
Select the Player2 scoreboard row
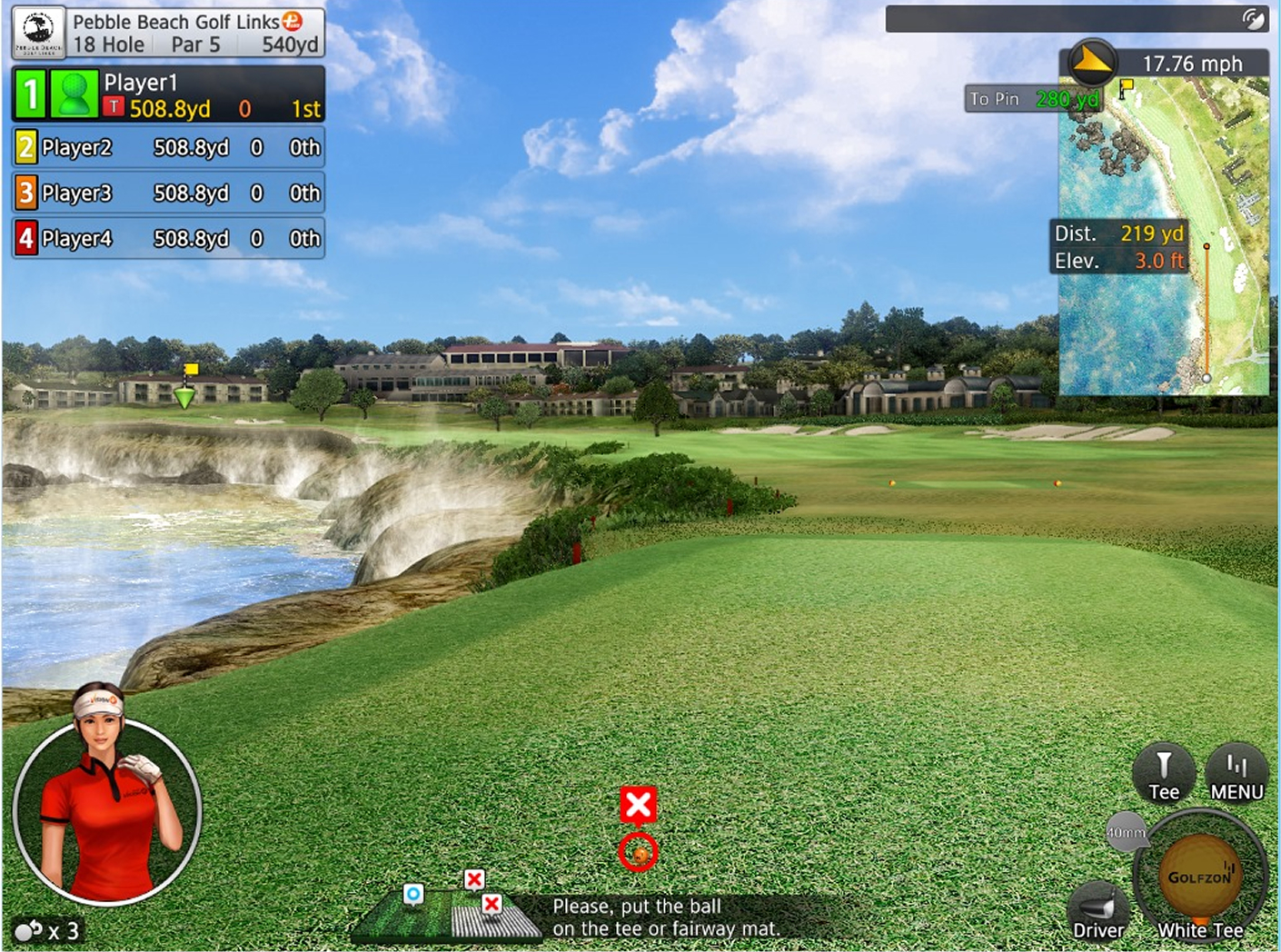point(169,147)
